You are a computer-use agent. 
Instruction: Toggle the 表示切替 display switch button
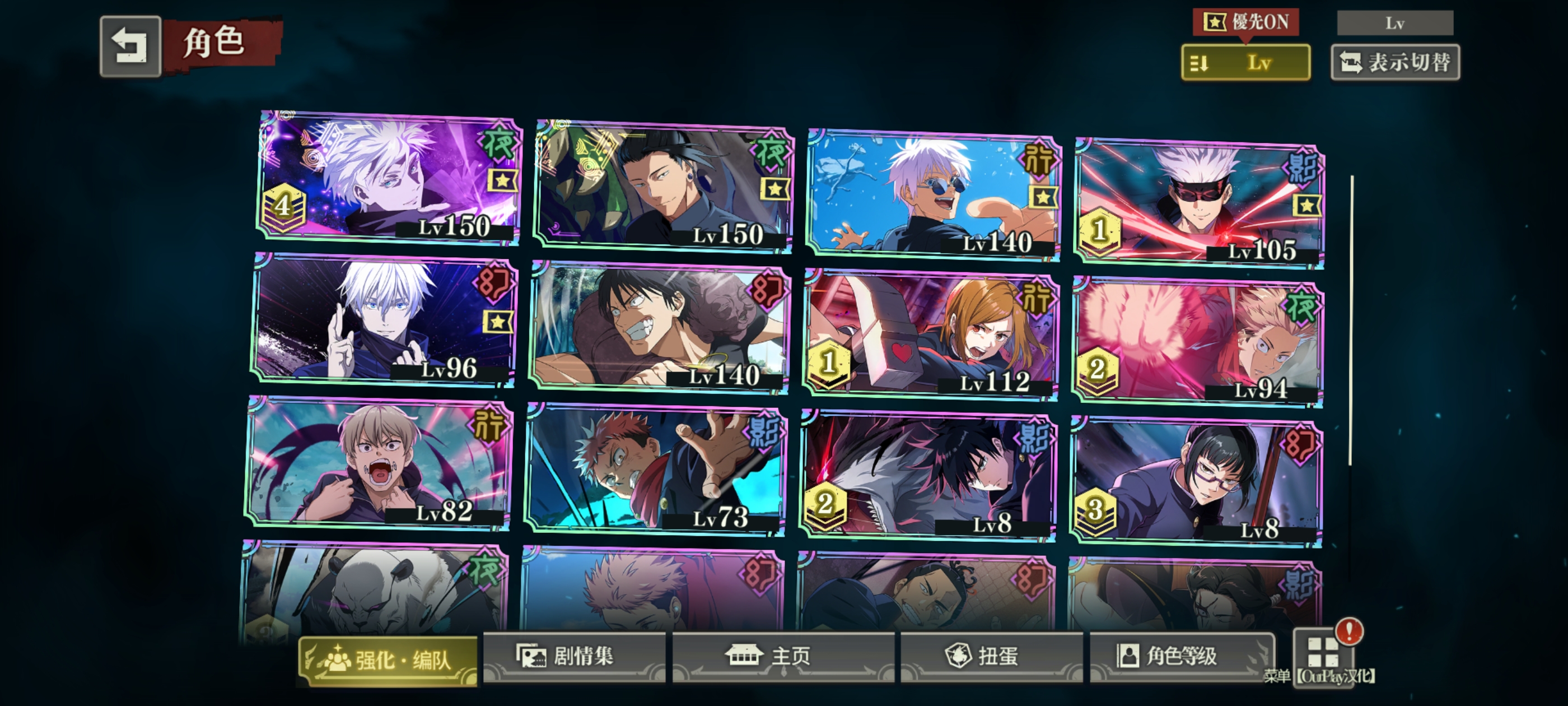point(1395,63)
